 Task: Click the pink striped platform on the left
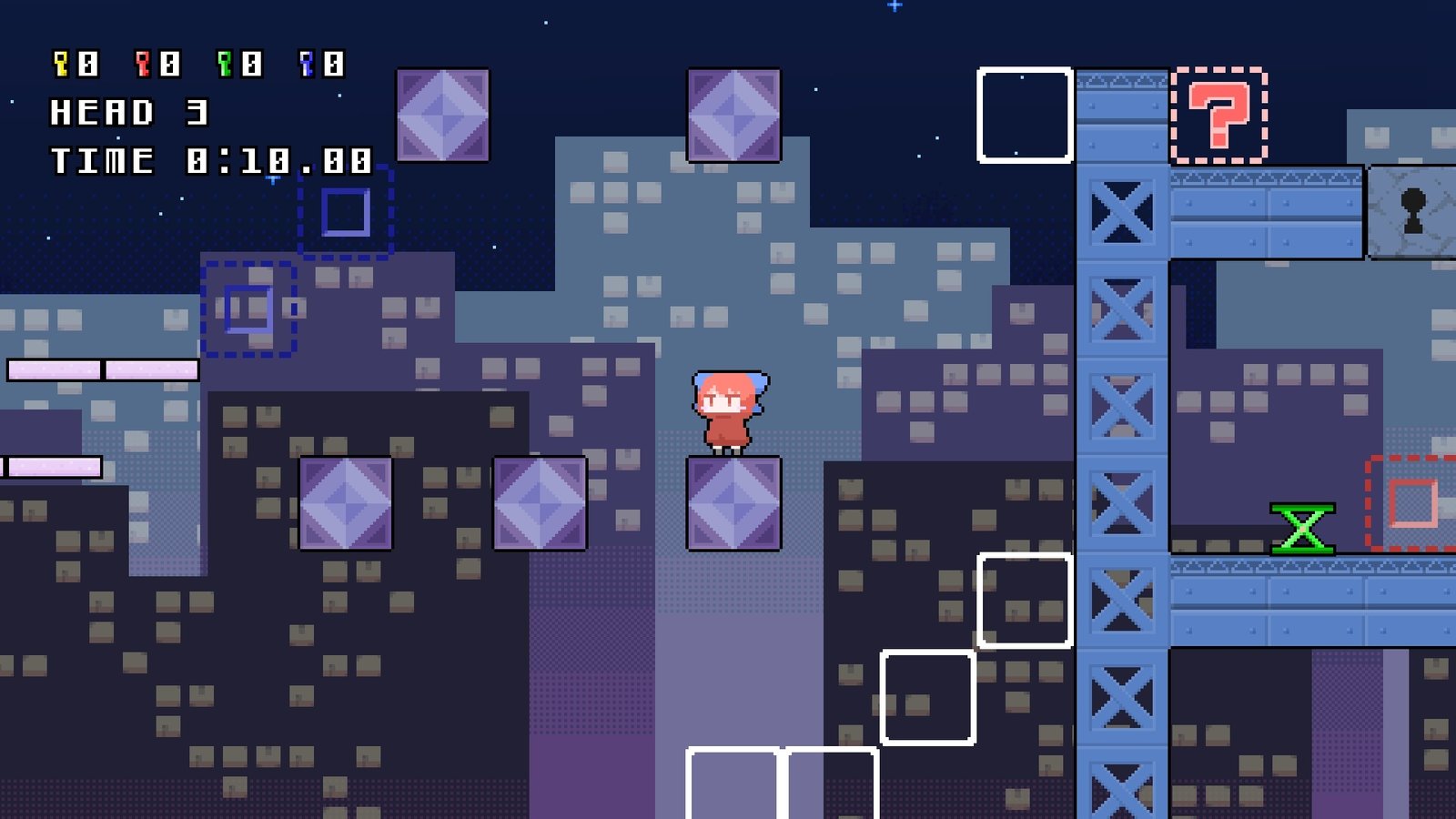100,369
